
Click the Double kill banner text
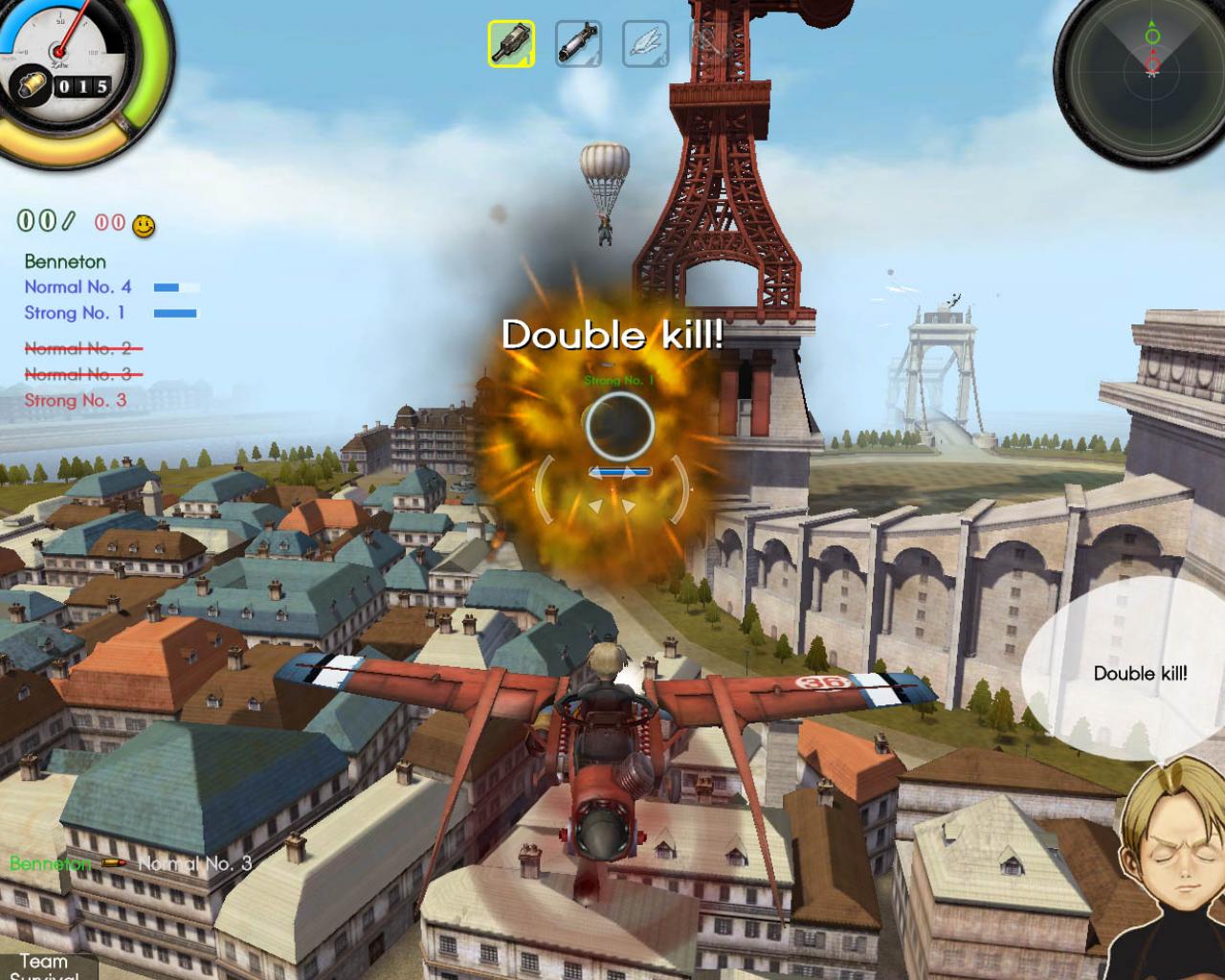611,336
